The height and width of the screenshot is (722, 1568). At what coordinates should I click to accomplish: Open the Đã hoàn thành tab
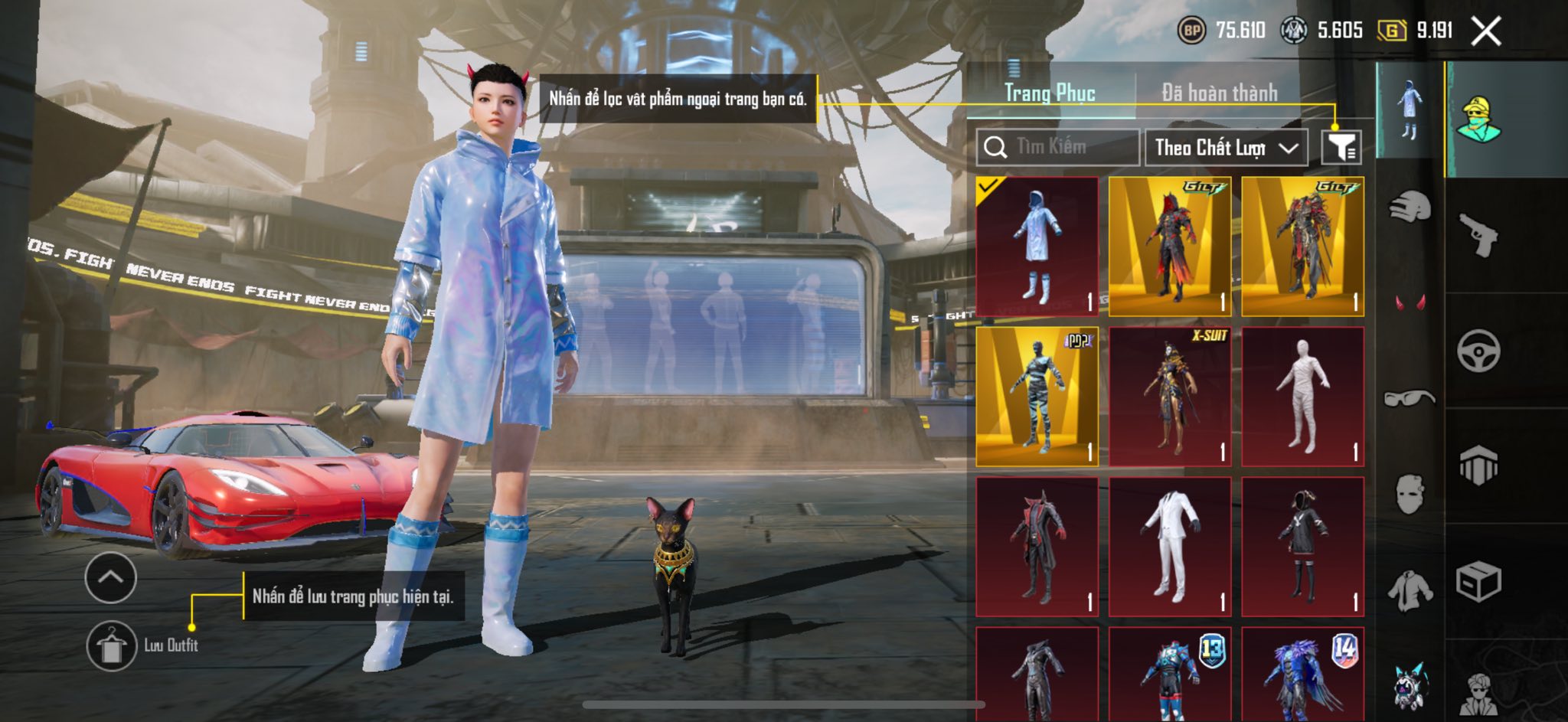click(1219, 93)
